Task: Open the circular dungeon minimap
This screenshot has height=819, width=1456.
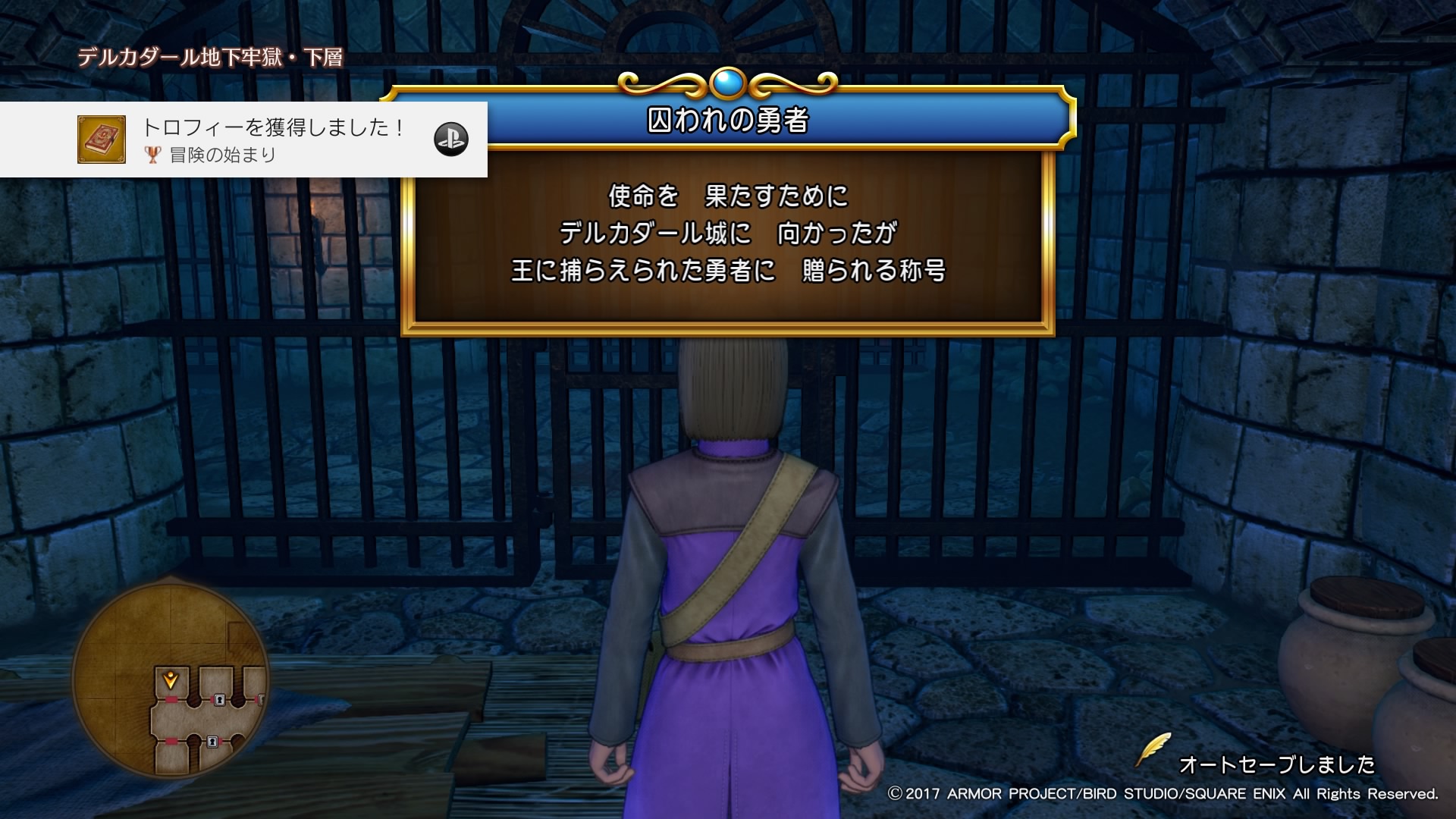Action: 171,681
